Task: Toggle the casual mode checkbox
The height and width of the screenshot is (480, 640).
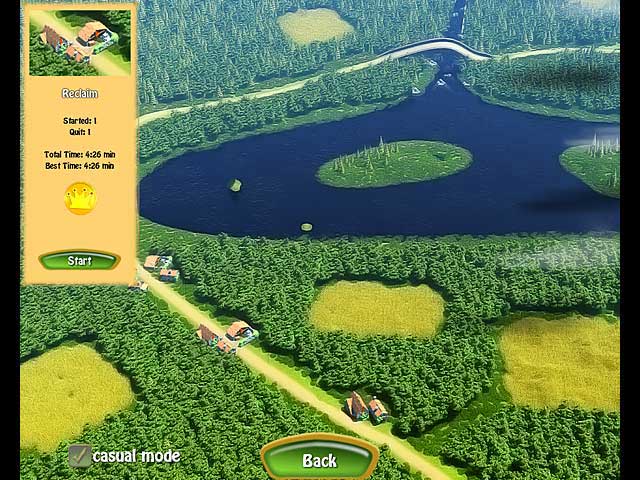Action: tap(80, 457)
